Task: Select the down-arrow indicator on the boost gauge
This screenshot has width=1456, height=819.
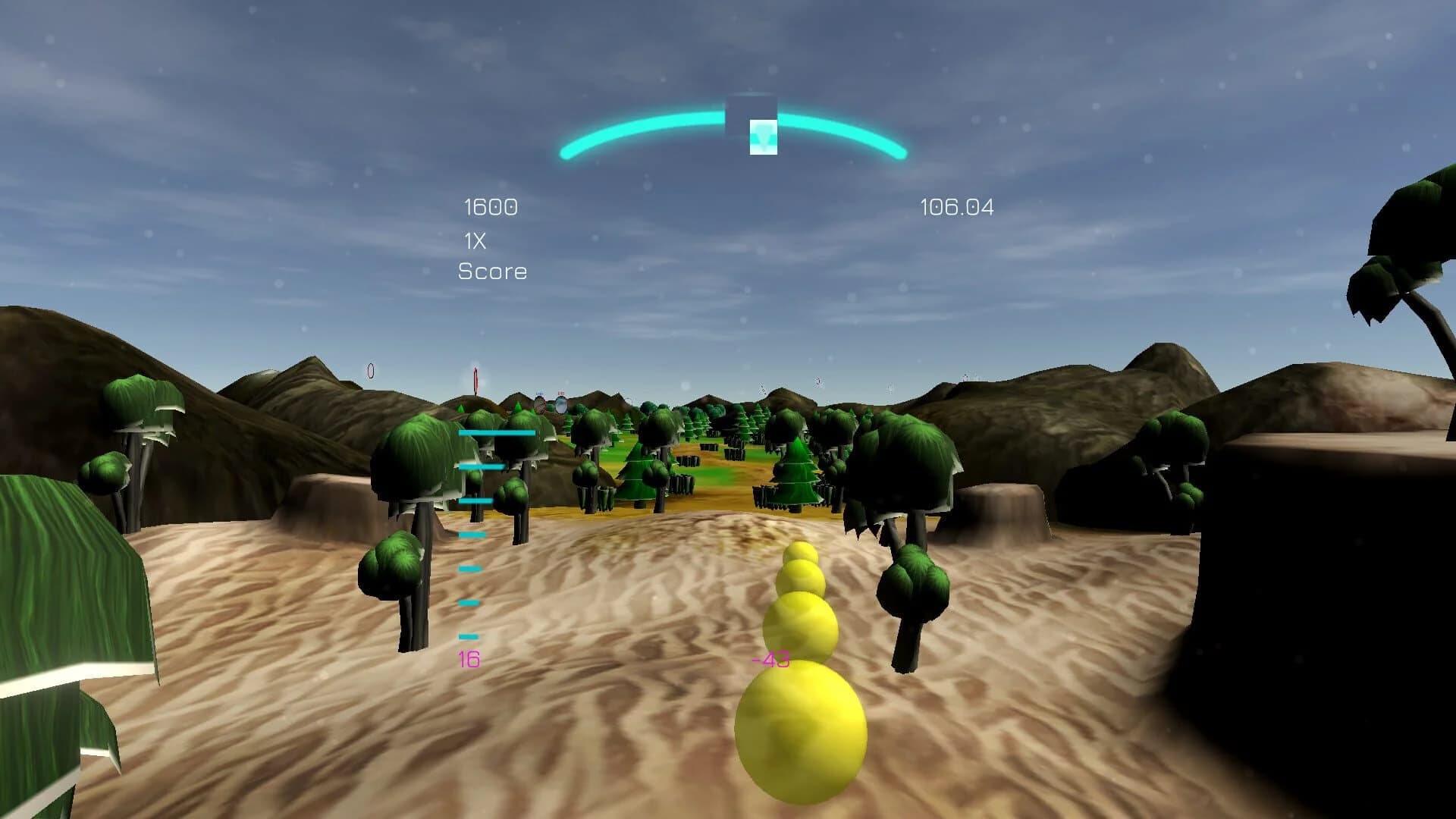Action: coord(762,137)
